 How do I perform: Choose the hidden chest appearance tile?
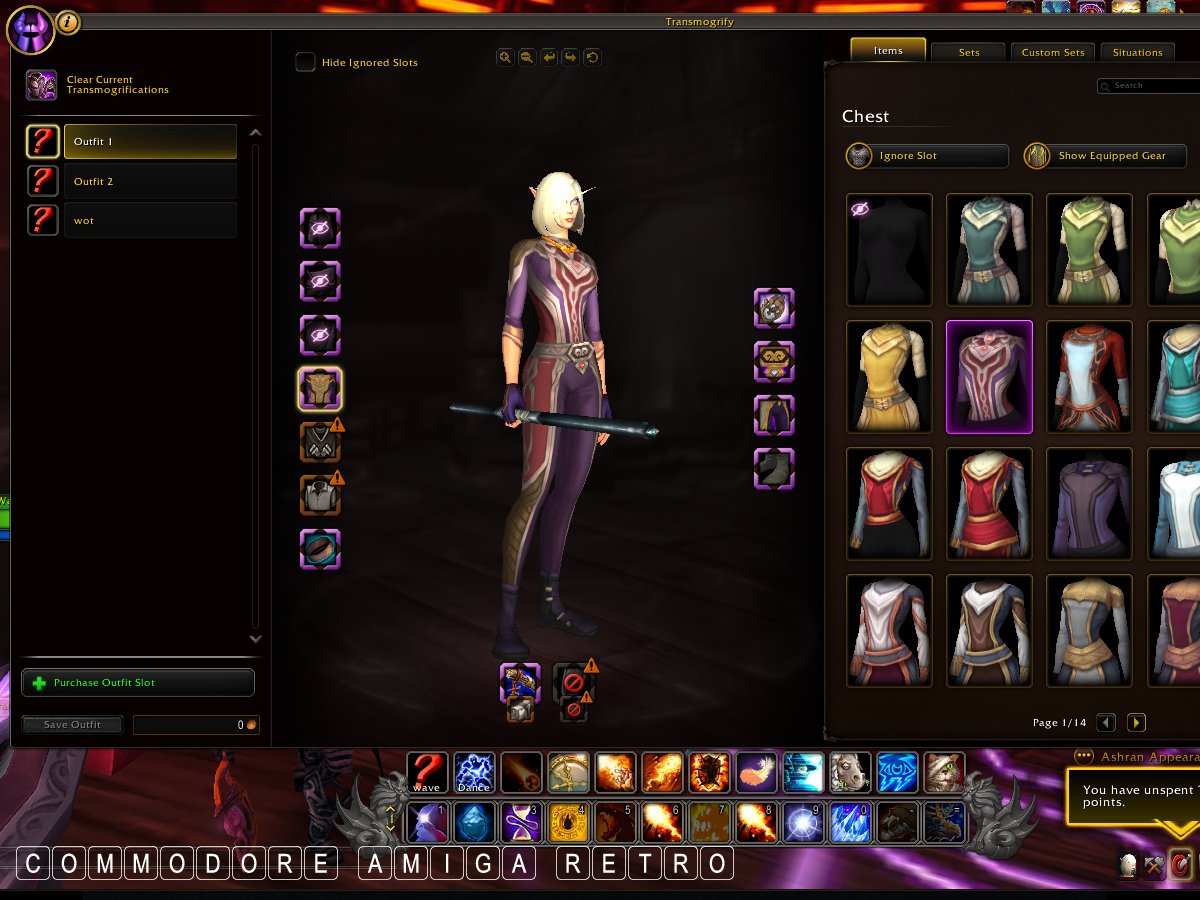pyautogui.click(x=889, y=249)
